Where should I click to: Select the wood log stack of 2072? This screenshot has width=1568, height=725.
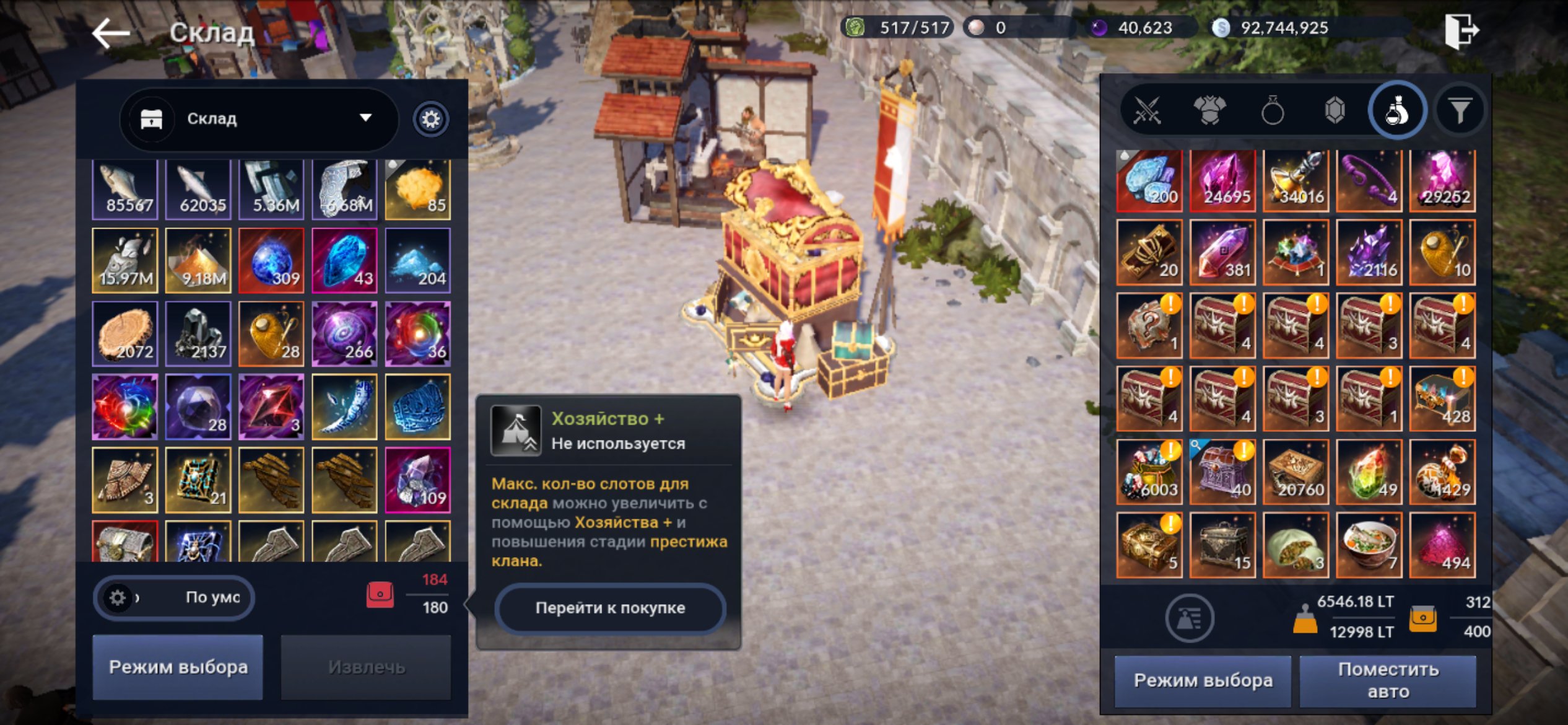tap(125, 334)
